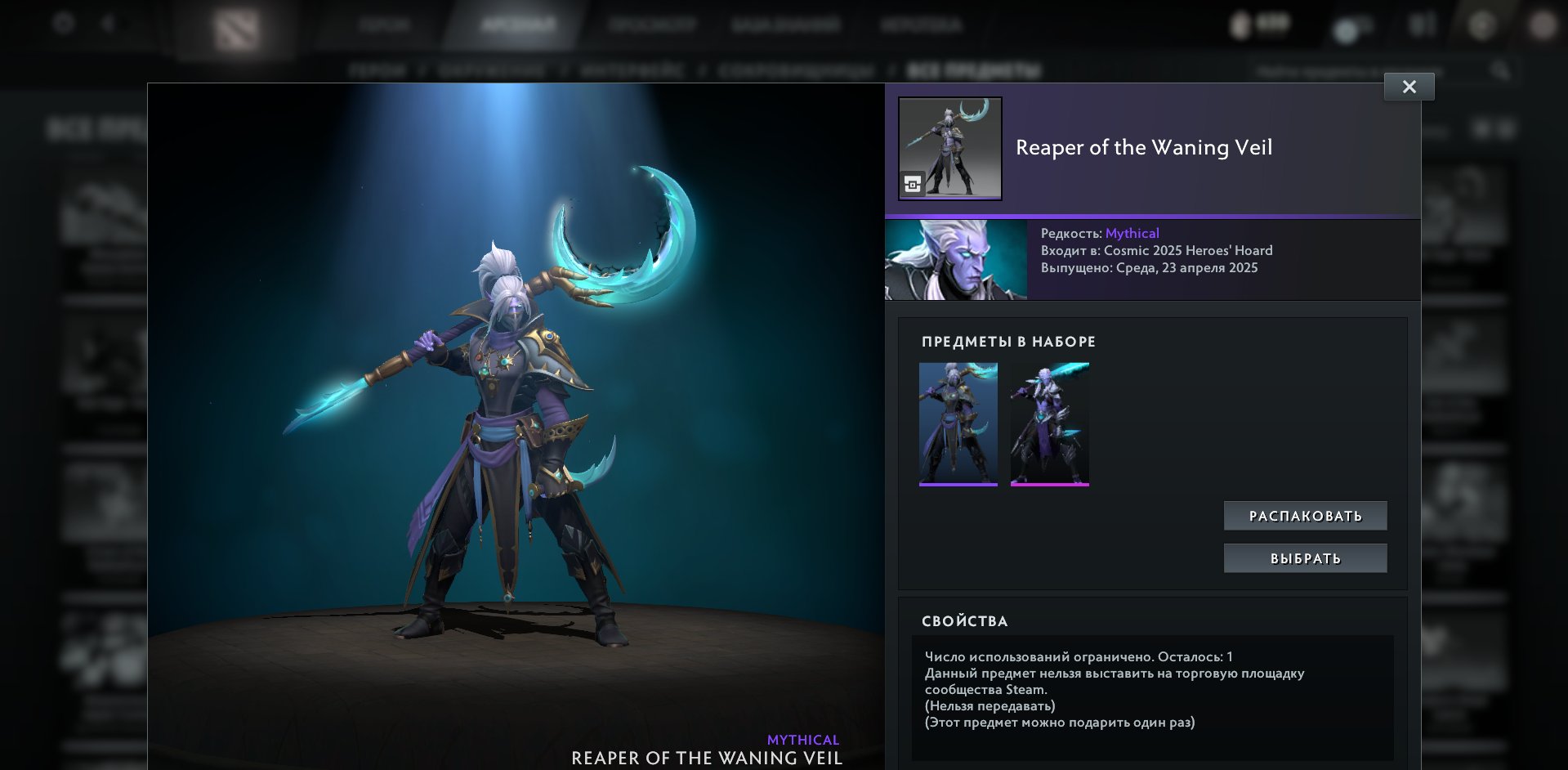Click the Mythical rarity link
Screen dimensions: 1568x770
pos(1132,232)
